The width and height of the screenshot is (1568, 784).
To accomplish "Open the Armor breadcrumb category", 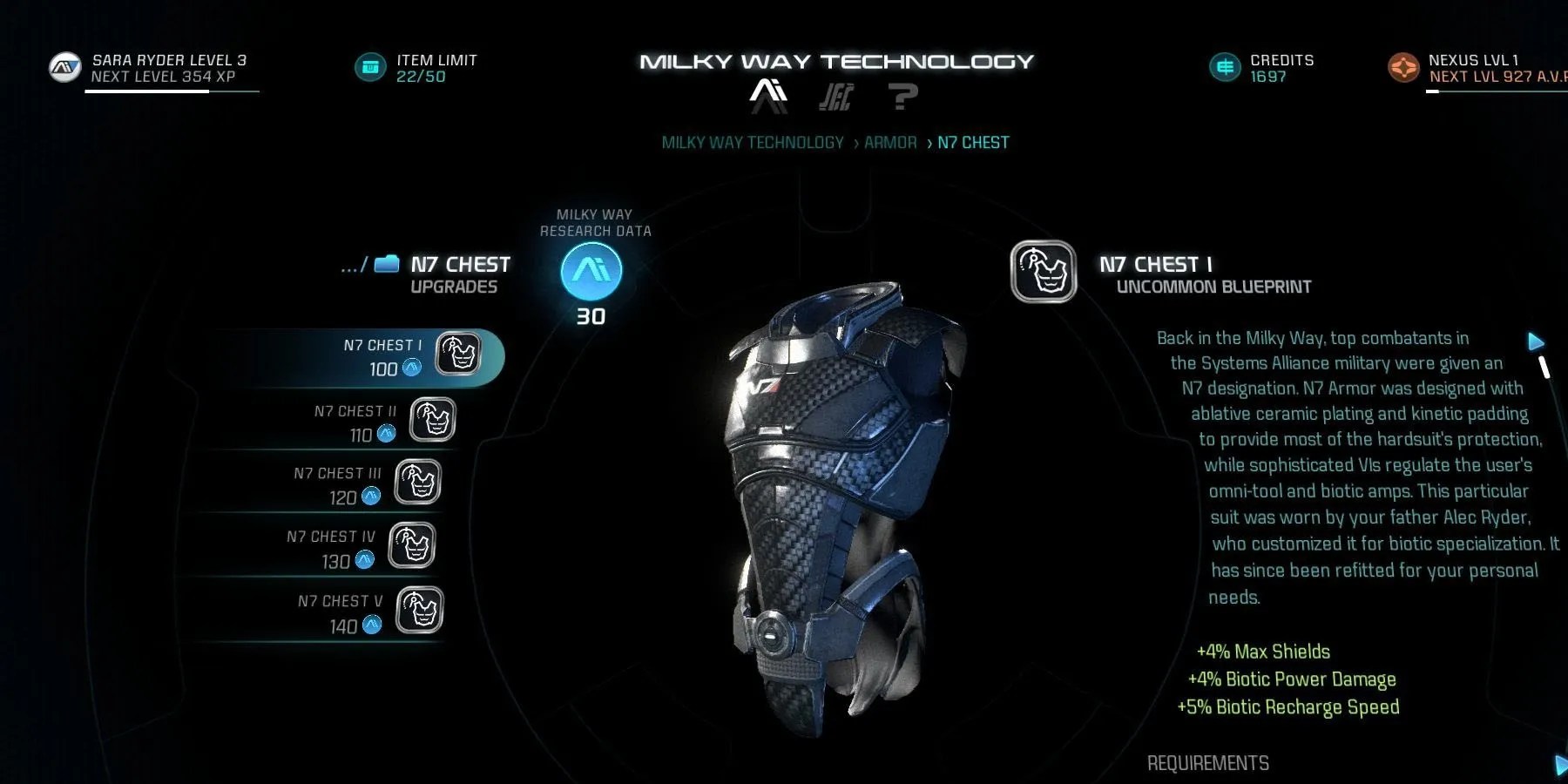I will coord(889,142).
